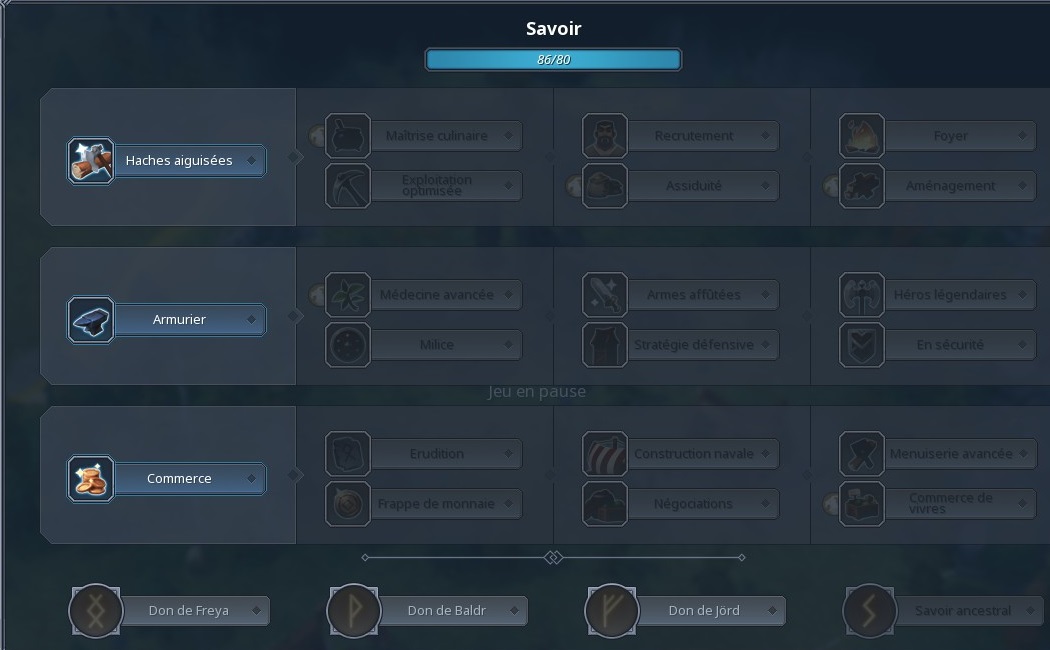Pick the Milice knowledge
1050x650 pixels.
coord(435,345)
